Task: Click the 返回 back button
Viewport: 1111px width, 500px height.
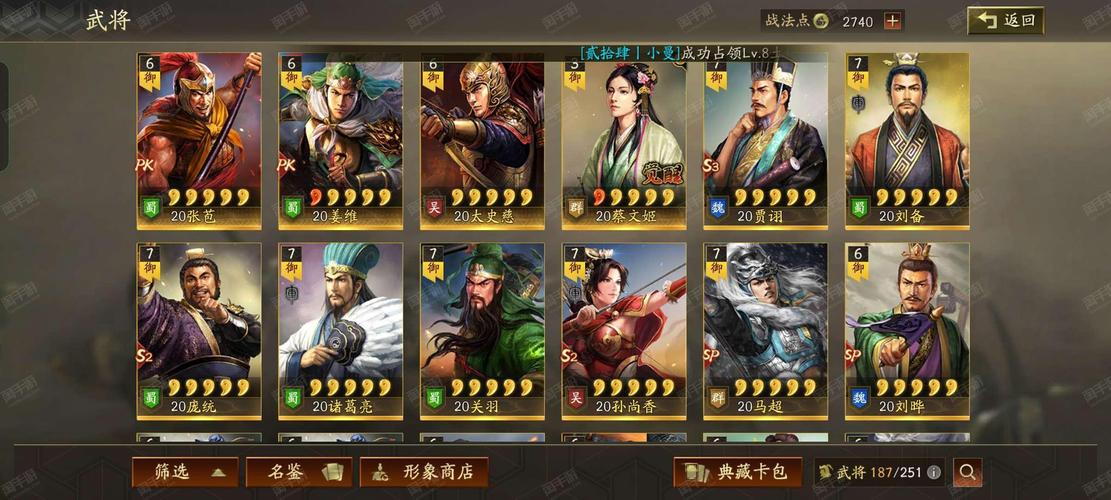Action: [x=1005, y=20]
